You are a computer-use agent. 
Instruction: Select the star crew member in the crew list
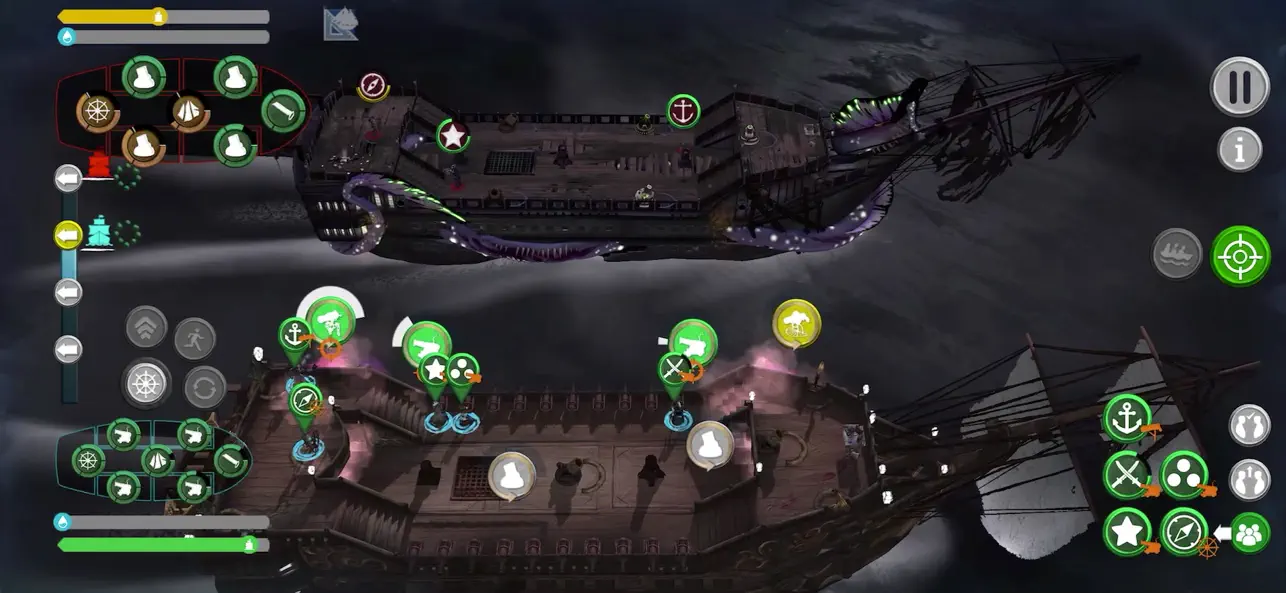click(1127, 531)
